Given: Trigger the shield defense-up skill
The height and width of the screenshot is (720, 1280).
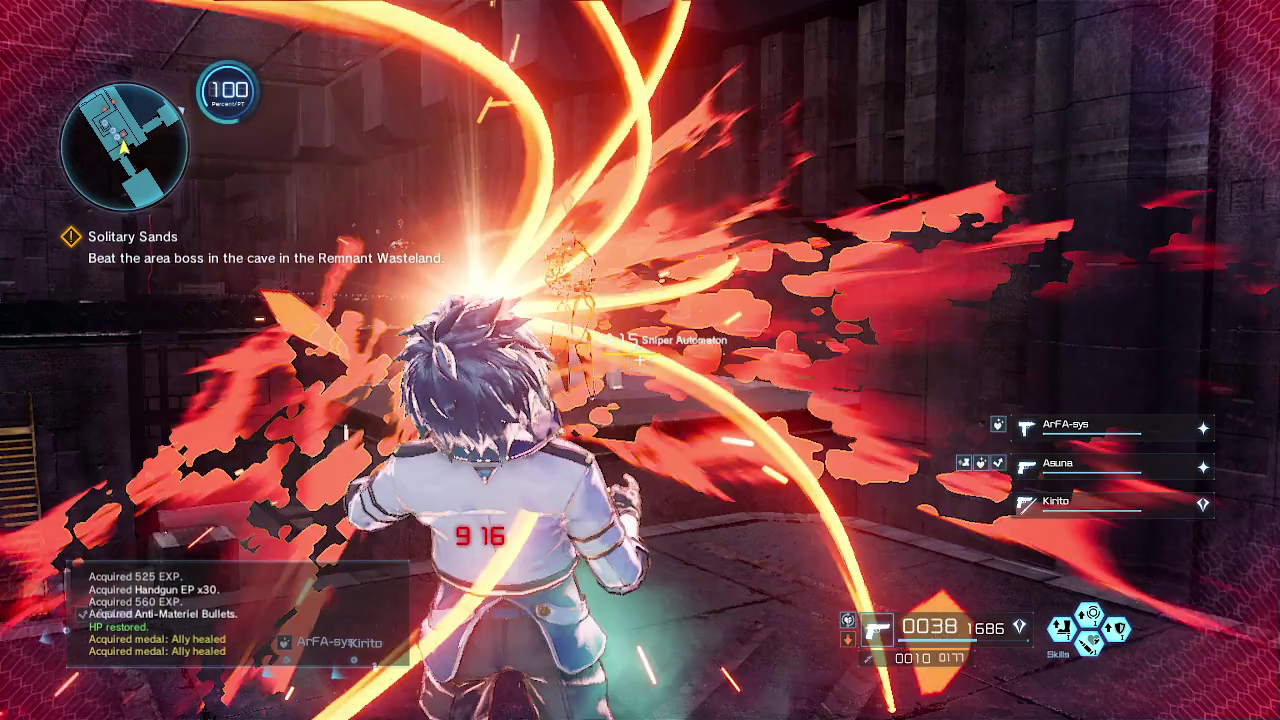Looking at the screenshot, I should [1117, 629].
